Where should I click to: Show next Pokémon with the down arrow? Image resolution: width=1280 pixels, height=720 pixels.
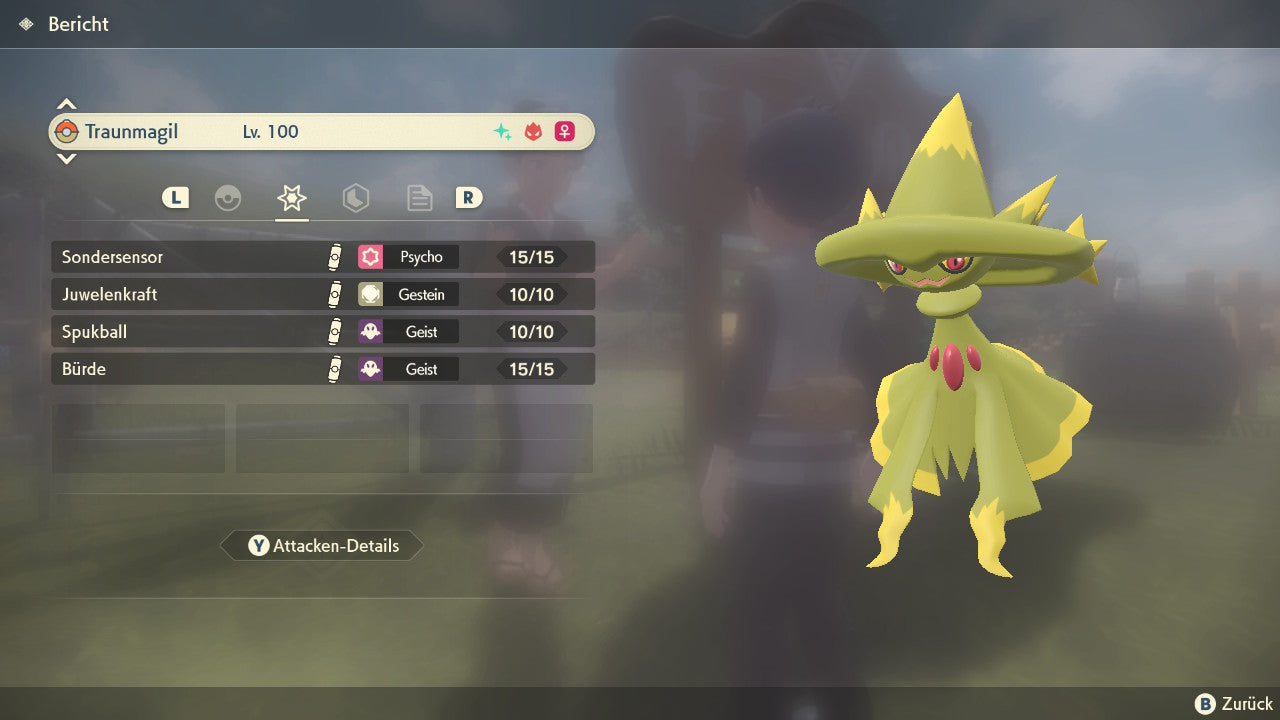66,159
